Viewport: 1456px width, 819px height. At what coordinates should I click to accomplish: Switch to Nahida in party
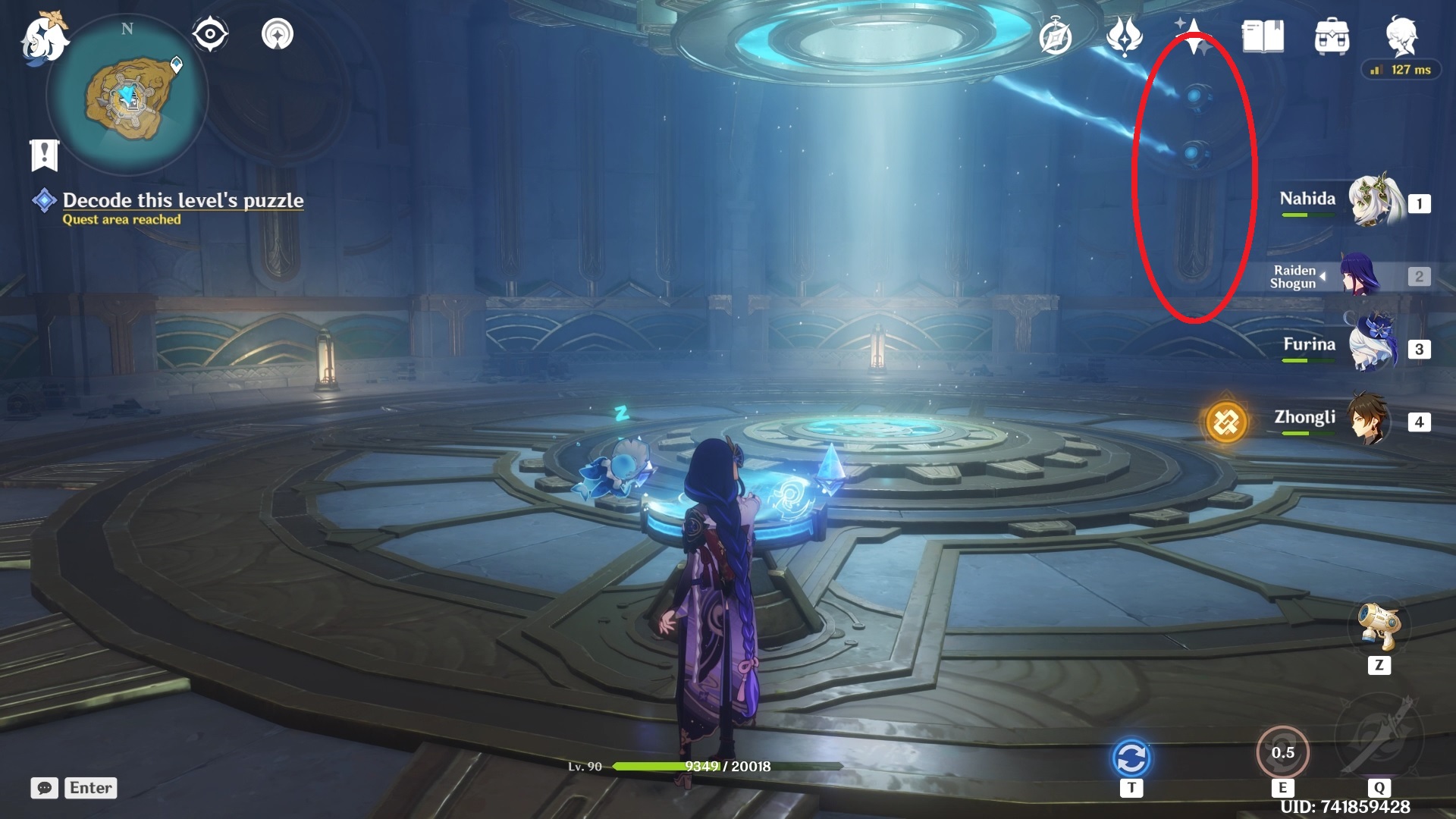coord(1373,202)
